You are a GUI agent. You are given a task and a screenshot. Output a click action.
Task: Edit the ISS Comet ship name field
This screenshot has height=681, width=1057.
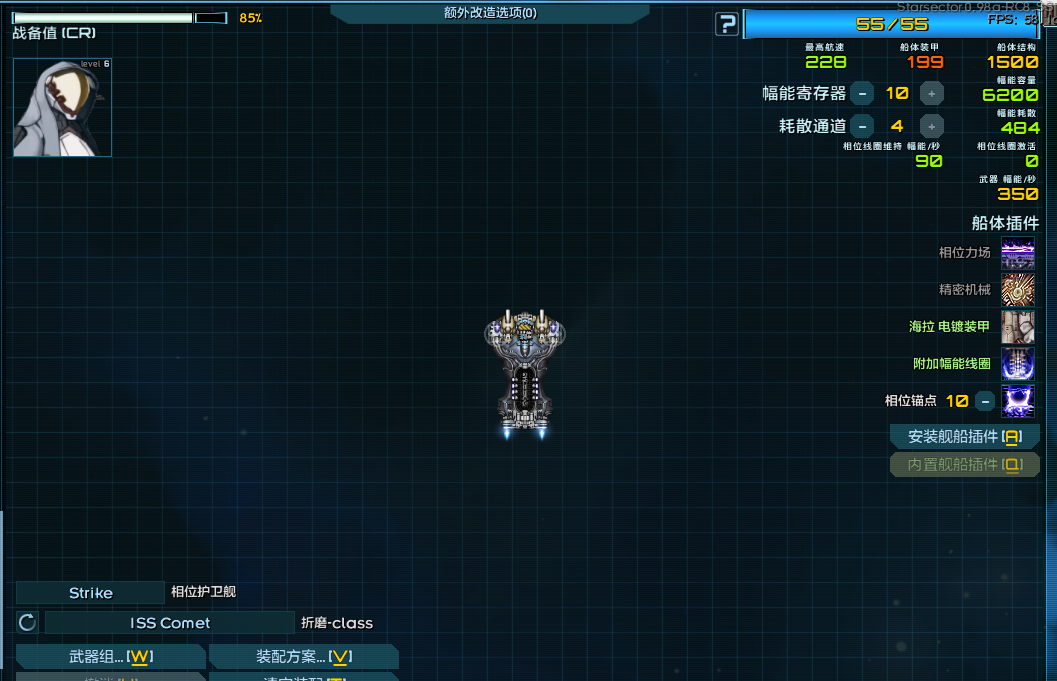tap(170, 623)
